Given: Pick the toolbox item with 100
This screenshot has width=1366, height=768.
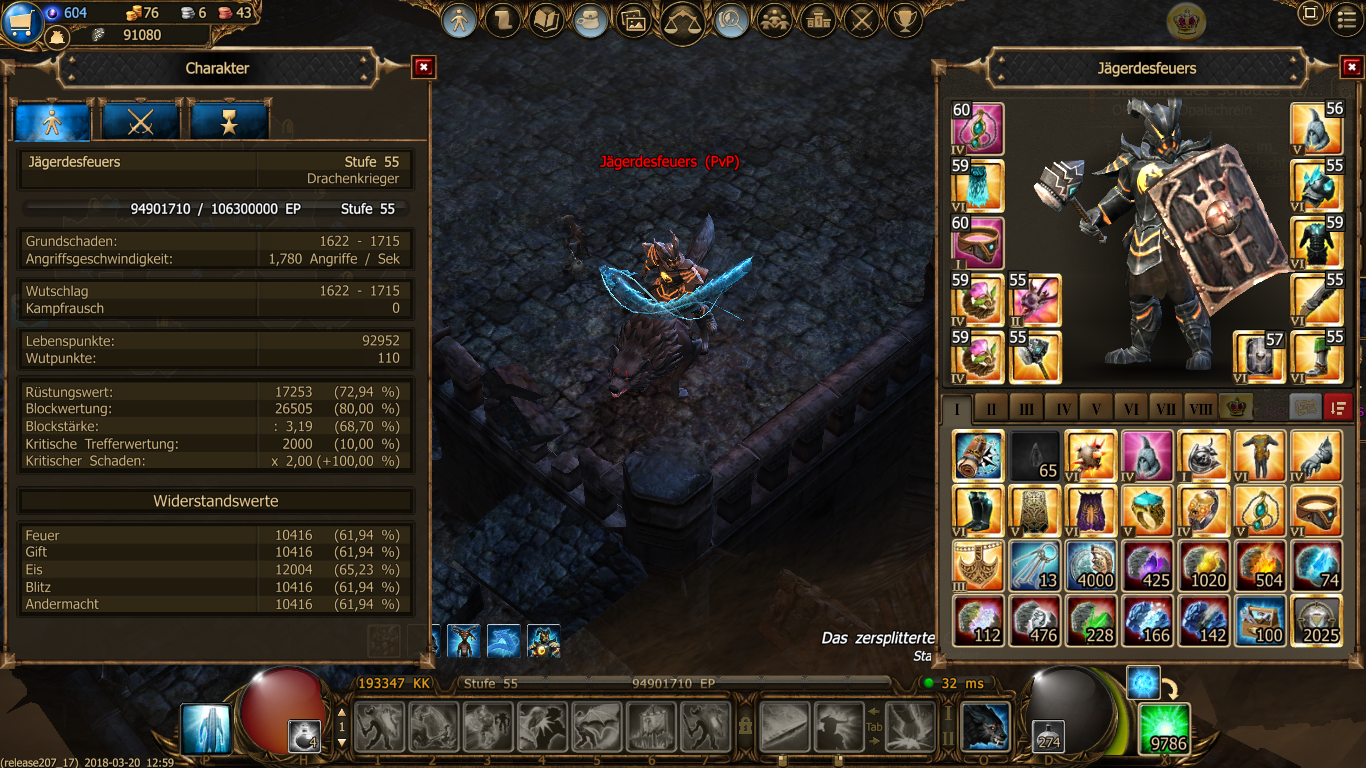Looking at the screenshot, I should pos(1260,621).
